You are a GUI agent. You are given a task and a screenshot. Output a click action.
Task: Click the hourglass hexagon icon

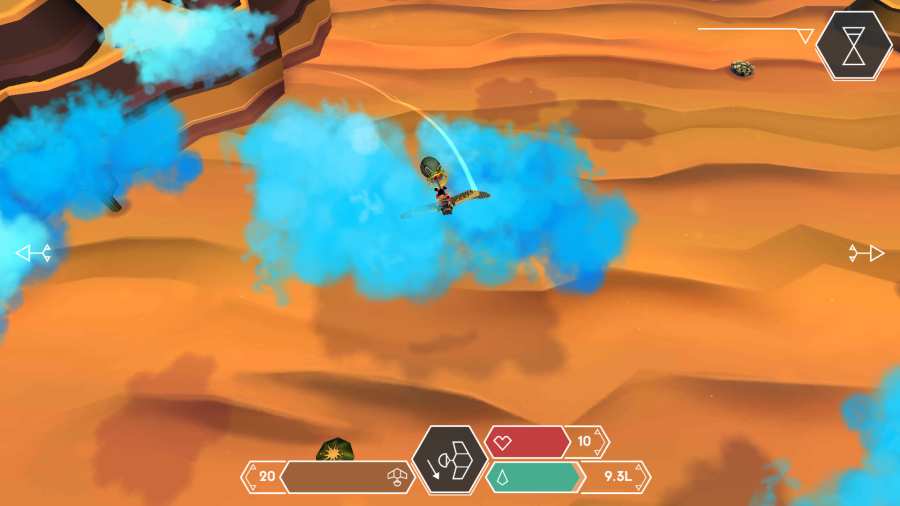click(853, 45)
